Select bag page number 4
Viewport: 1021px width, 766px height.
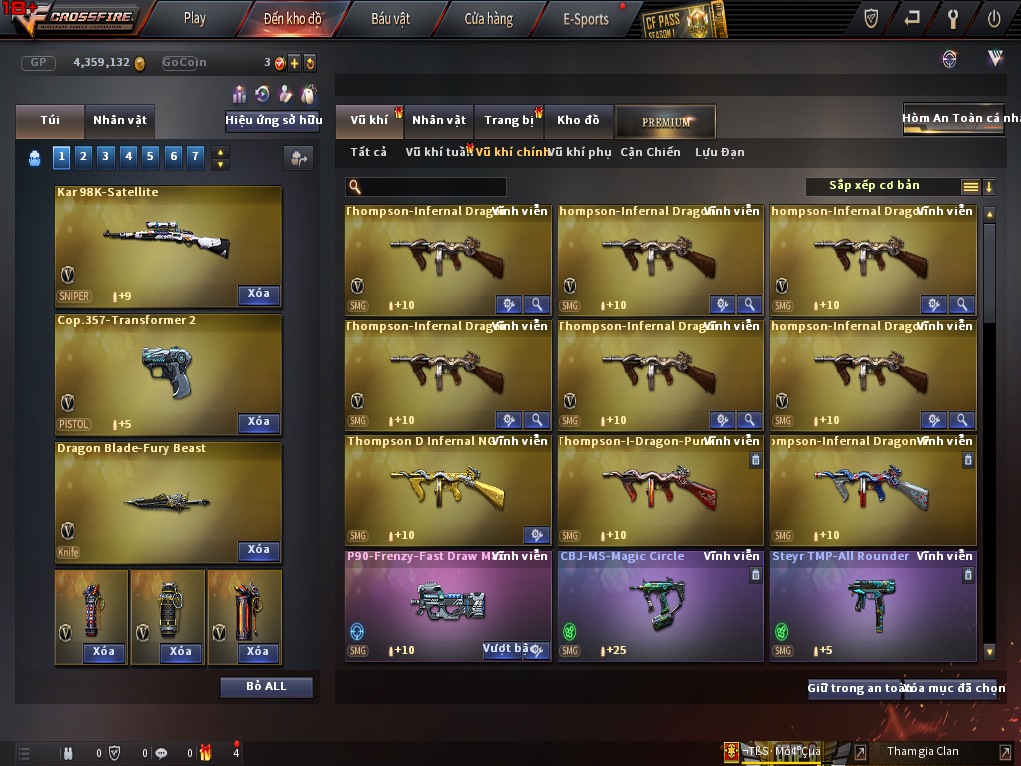128,156
